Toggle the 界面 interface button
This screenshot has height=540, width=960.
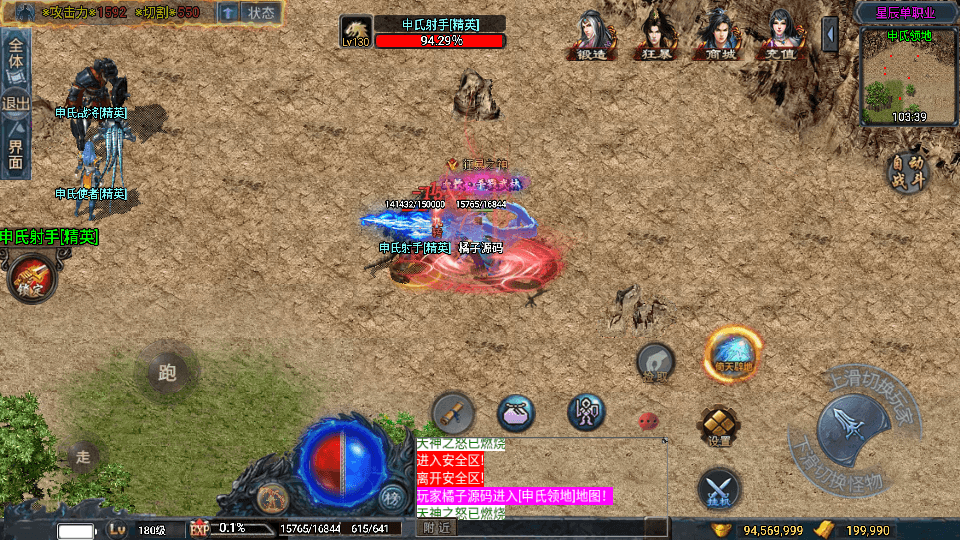tap(16, 153)
